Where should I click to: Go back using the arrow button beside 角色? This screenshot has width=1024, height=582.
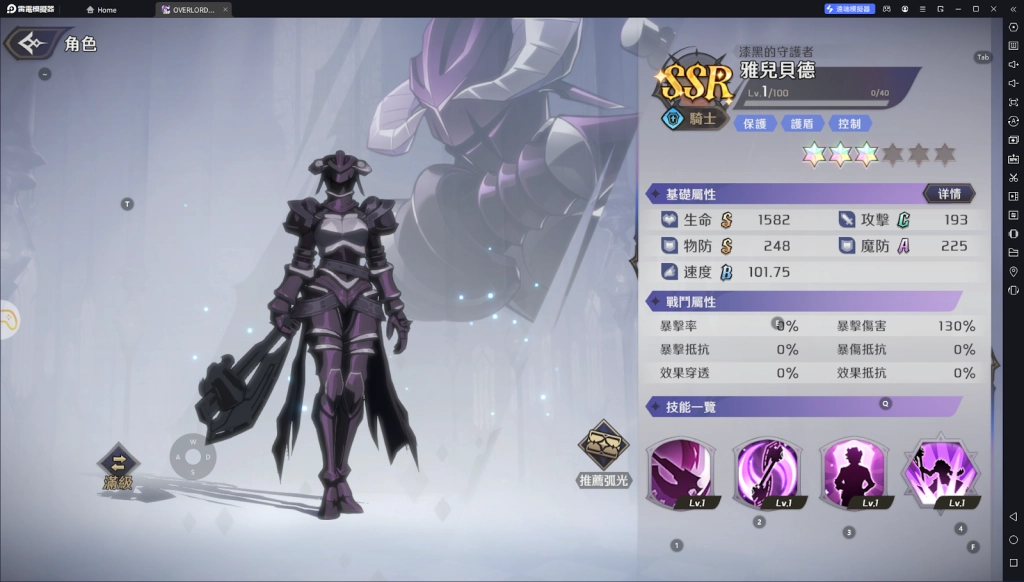pyautogui.click(x=30, y=44)
